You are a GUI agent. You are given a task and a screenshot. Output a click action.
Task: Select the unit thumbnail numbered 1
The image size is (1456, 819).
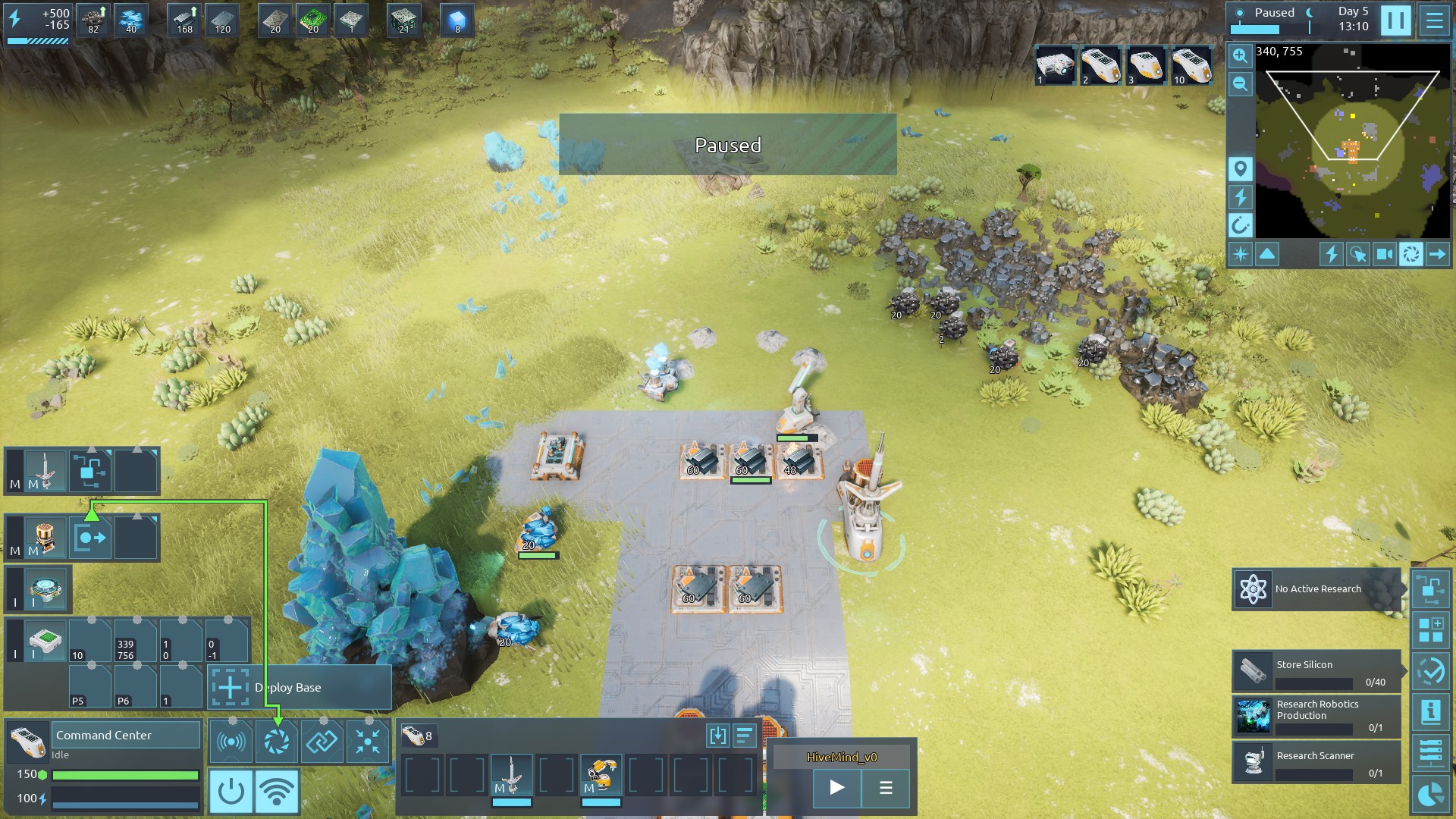pyautogui.click(x=1055, y=66)
